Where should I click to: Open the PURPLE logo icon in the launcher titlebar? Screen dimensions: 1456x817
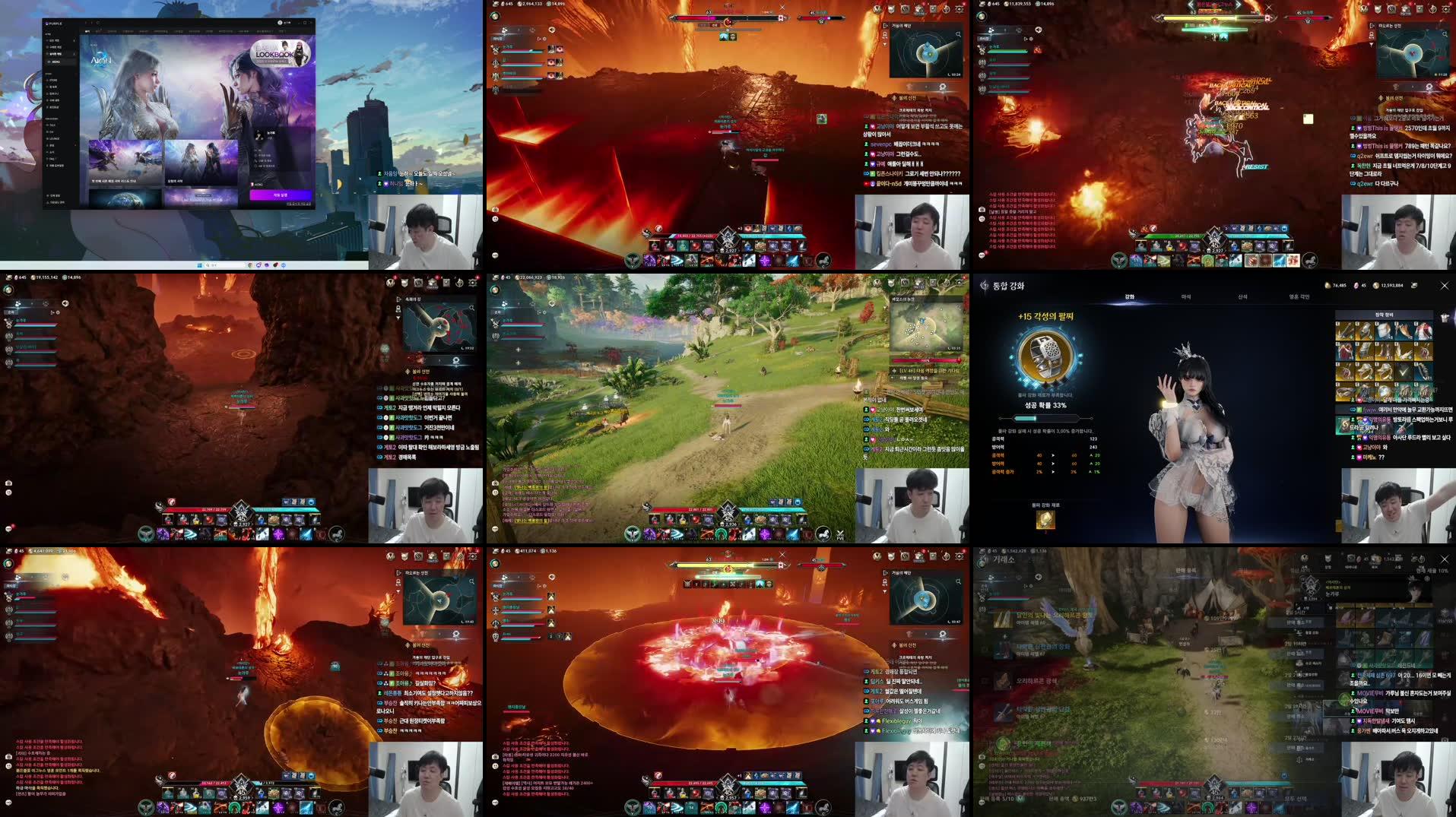[49, 23]
